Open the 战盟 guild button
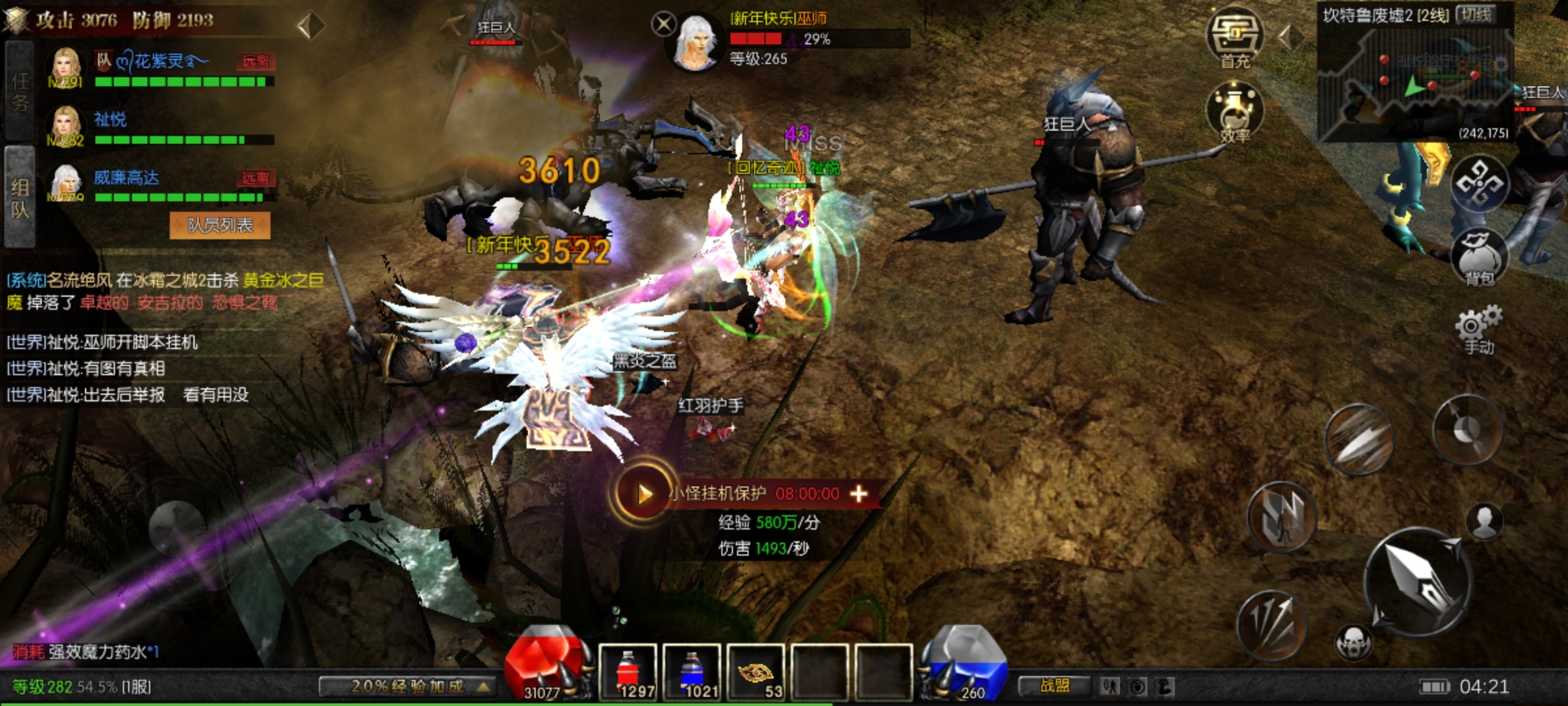The height and width of the screenshot is (706, 1568). 1054,686
